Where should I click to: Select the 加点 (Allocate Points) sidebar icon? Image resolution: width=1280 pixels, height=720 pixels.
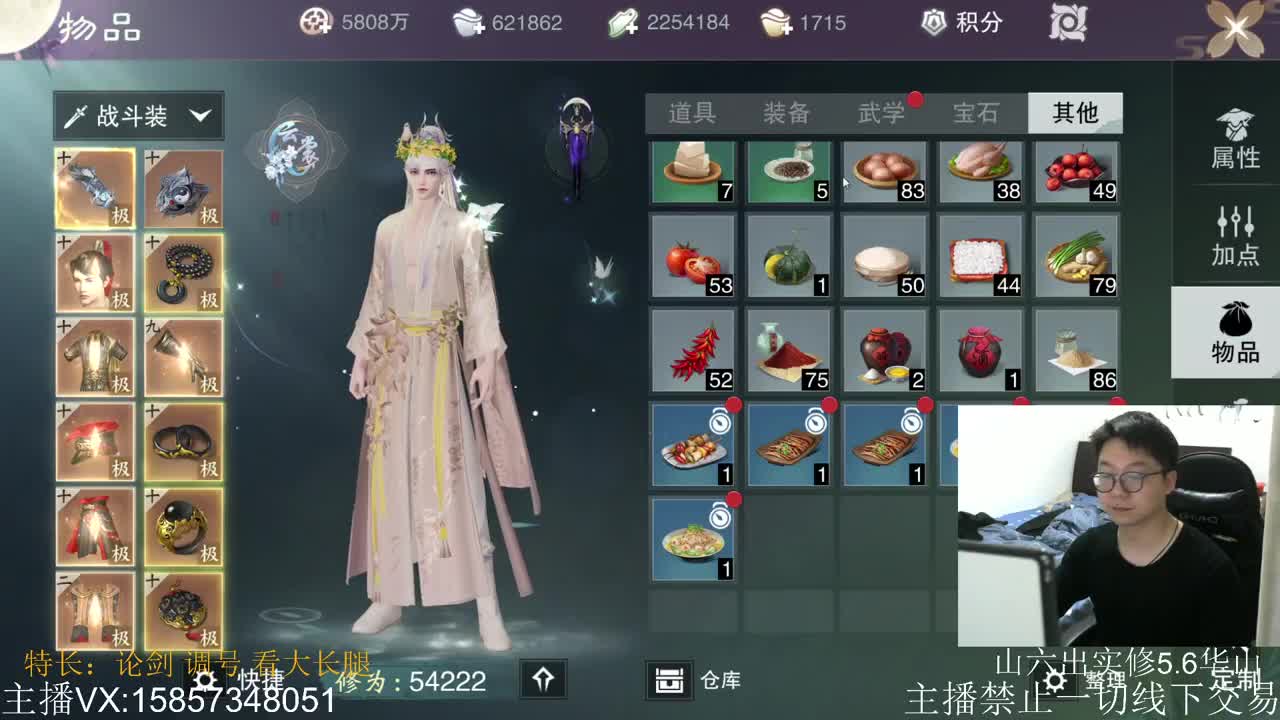point(1232,238)
